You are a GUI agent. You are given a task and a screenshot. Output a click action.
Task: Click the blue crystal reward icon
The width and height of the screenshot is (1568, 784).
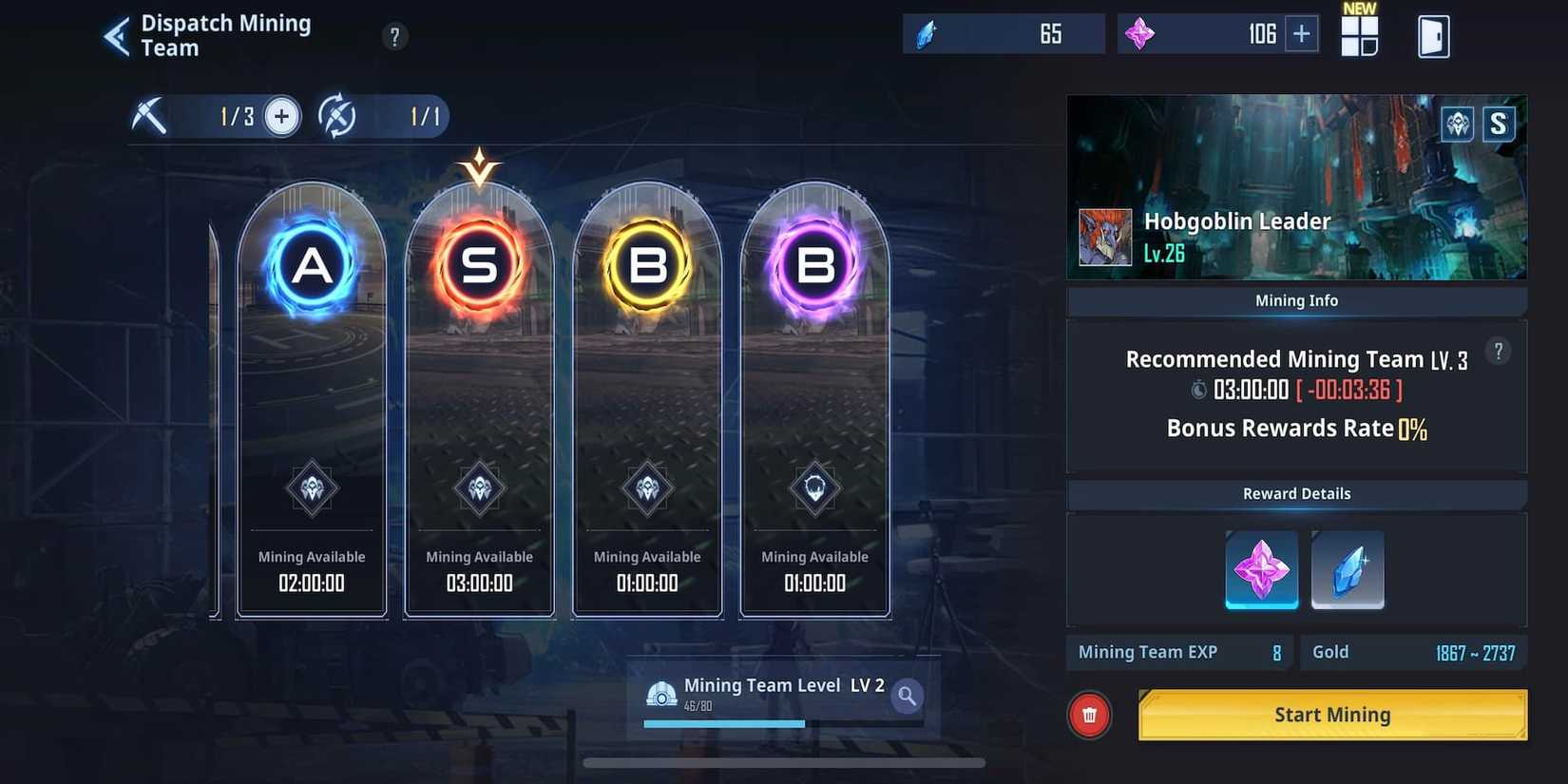coord(1348,569)
